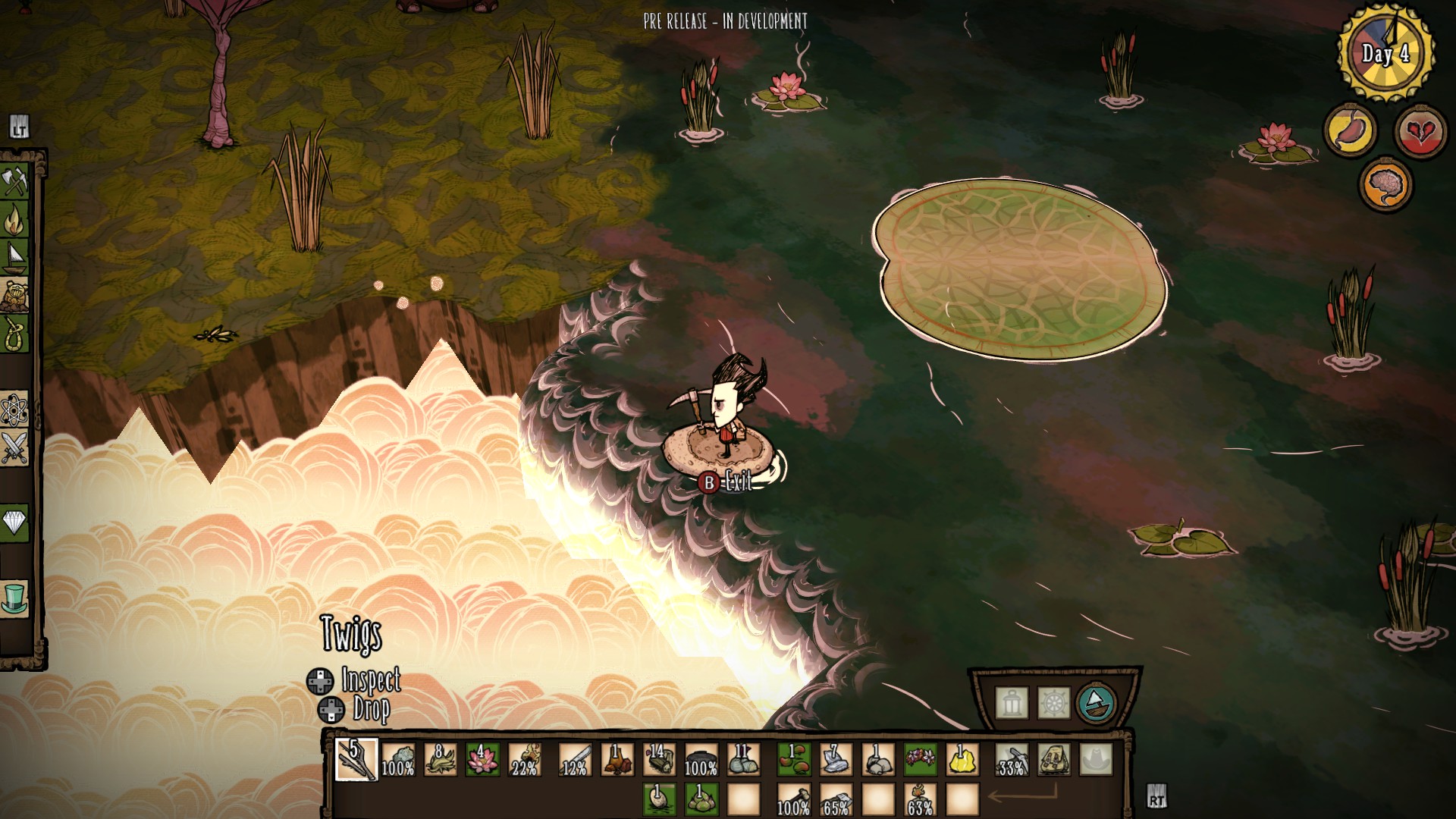Choose the hammer at 100% durability
This screenshot has width=1456, height=819.
coord(793,799)
